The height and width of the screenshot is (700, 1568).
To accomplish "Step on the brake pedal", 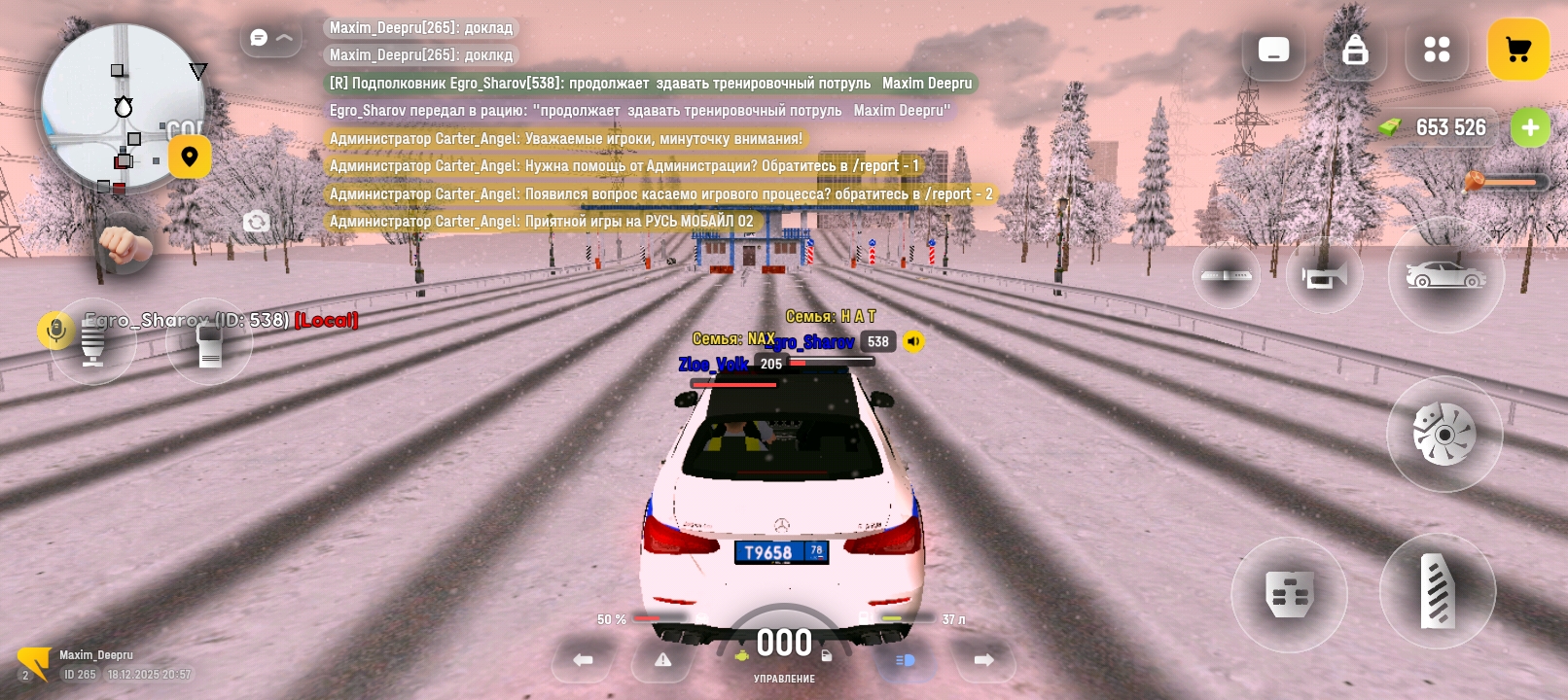I will click(x=1289, y=594).
